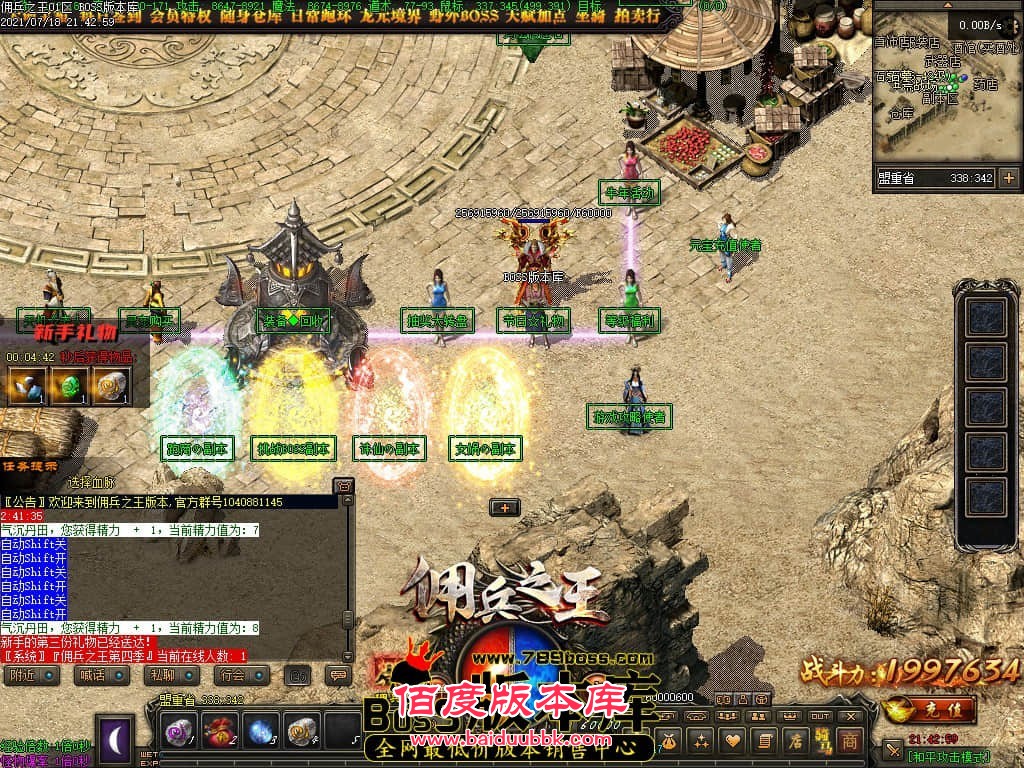Click the OUT button on the menu bar
The height and width of the screenshot is (768, 1024).
click(820, 716)
